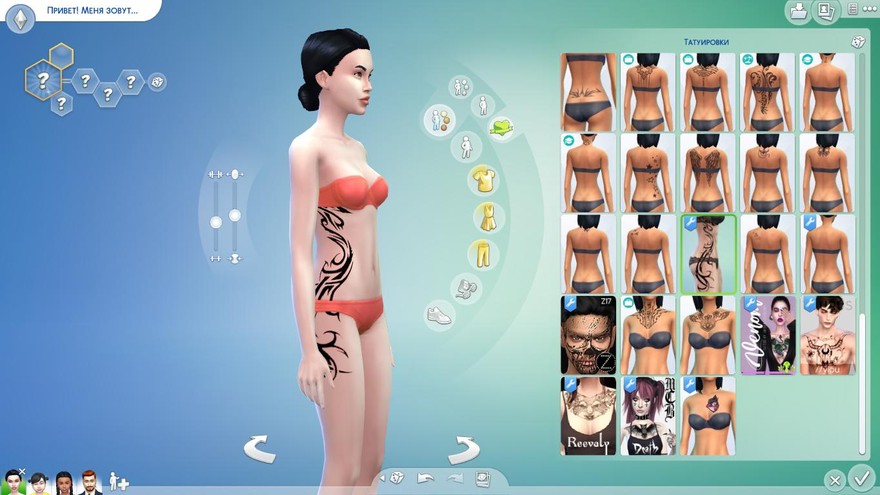Choose the Reevaly tattoo thumbnail
This screenshot has height=495, width=880.
(x=588, y=416)
